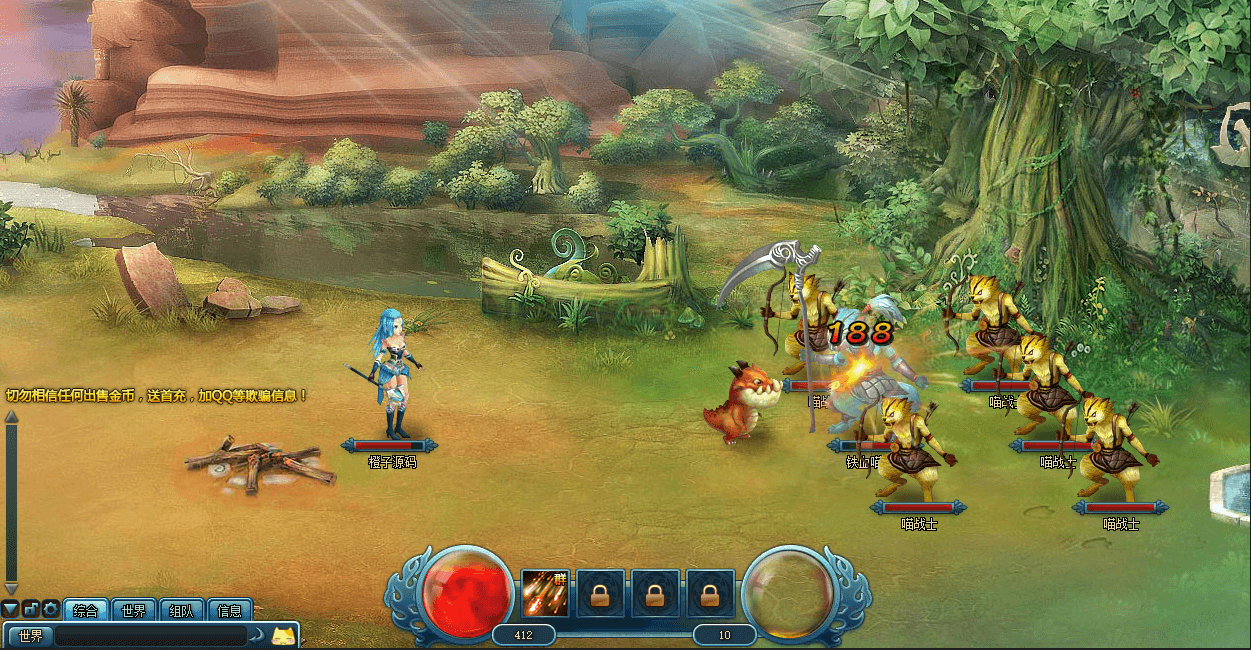Open the cat face emoji picker
The image size is (1251, 650).
(285, 636)
